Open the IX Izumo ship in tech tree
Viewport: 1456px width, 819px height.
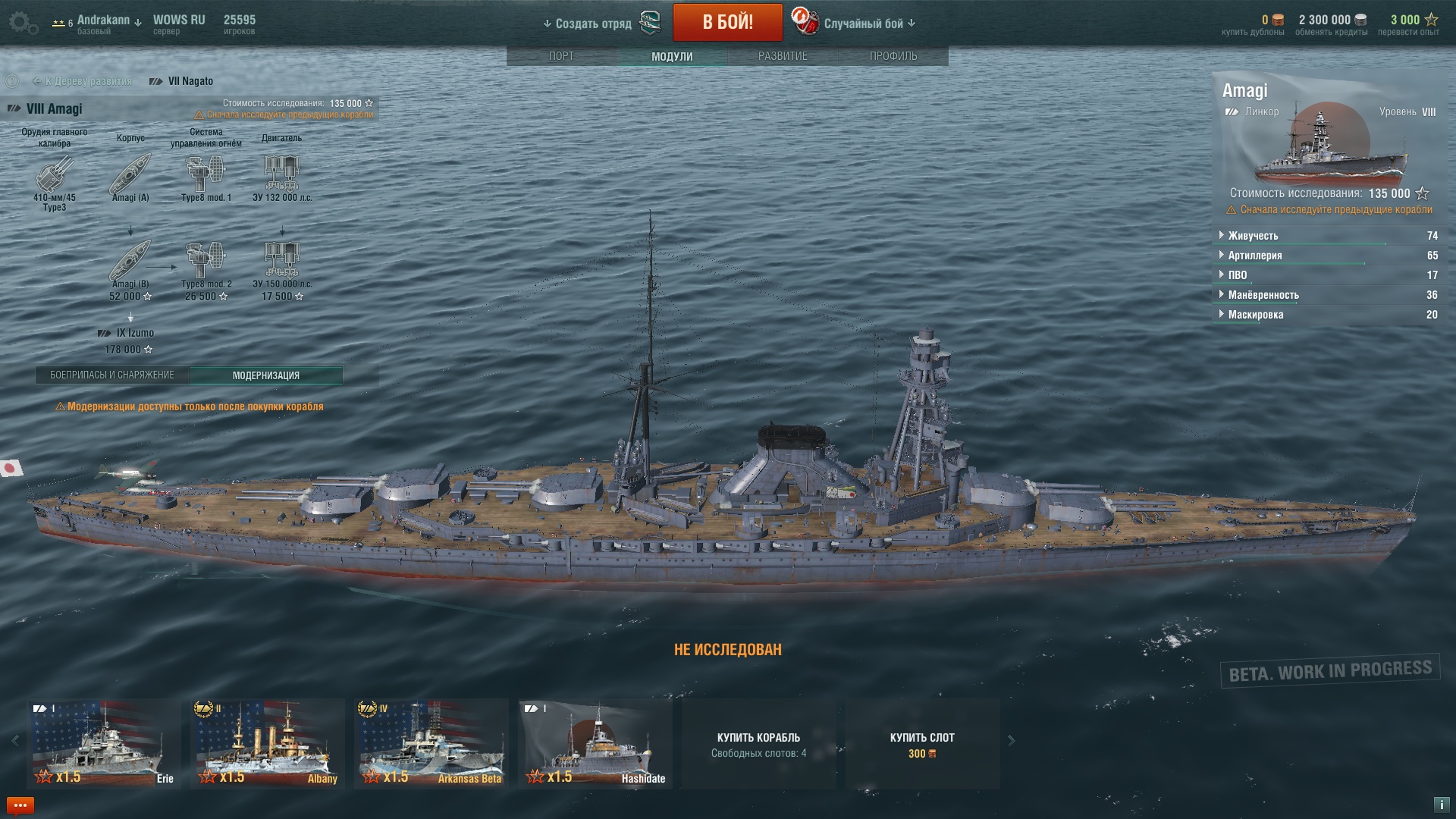coord(129,333)
